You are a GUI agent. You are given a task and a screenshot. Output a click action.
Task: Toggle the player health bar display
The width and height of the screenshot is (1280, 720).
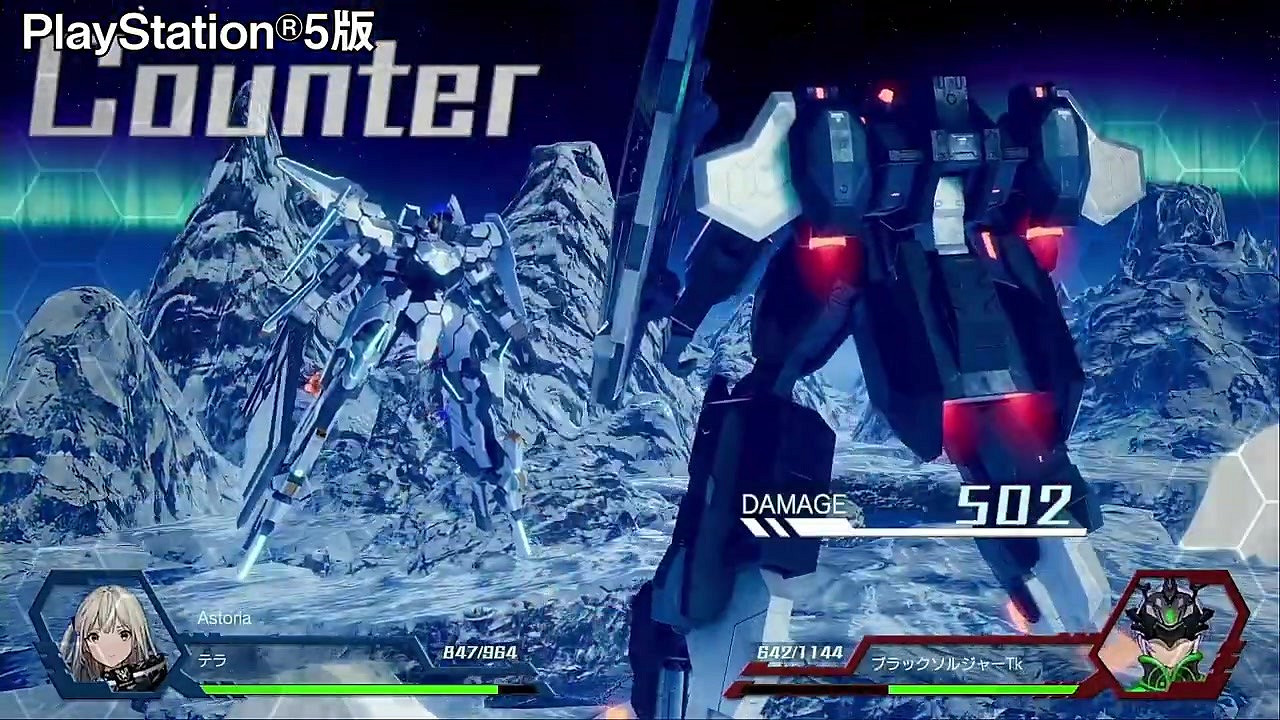[350, 689]
